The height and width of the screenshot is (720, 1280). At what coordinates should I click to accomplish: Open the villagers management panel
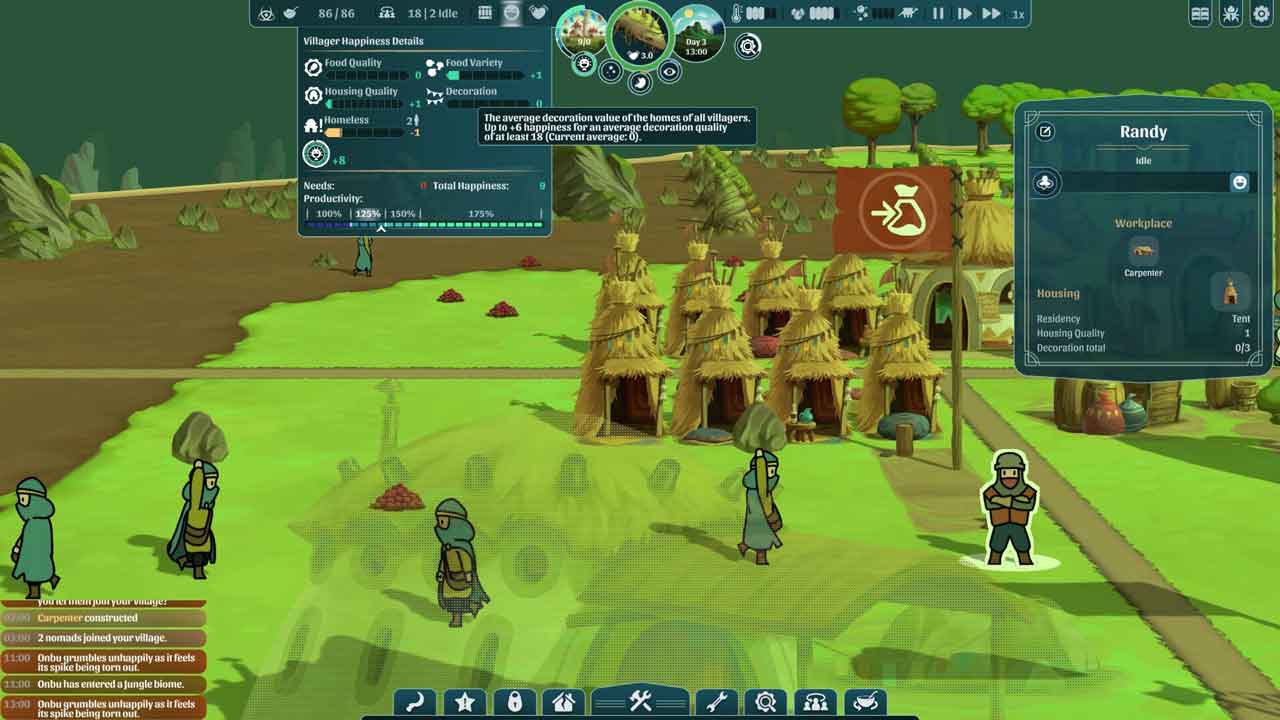(816, 703)
